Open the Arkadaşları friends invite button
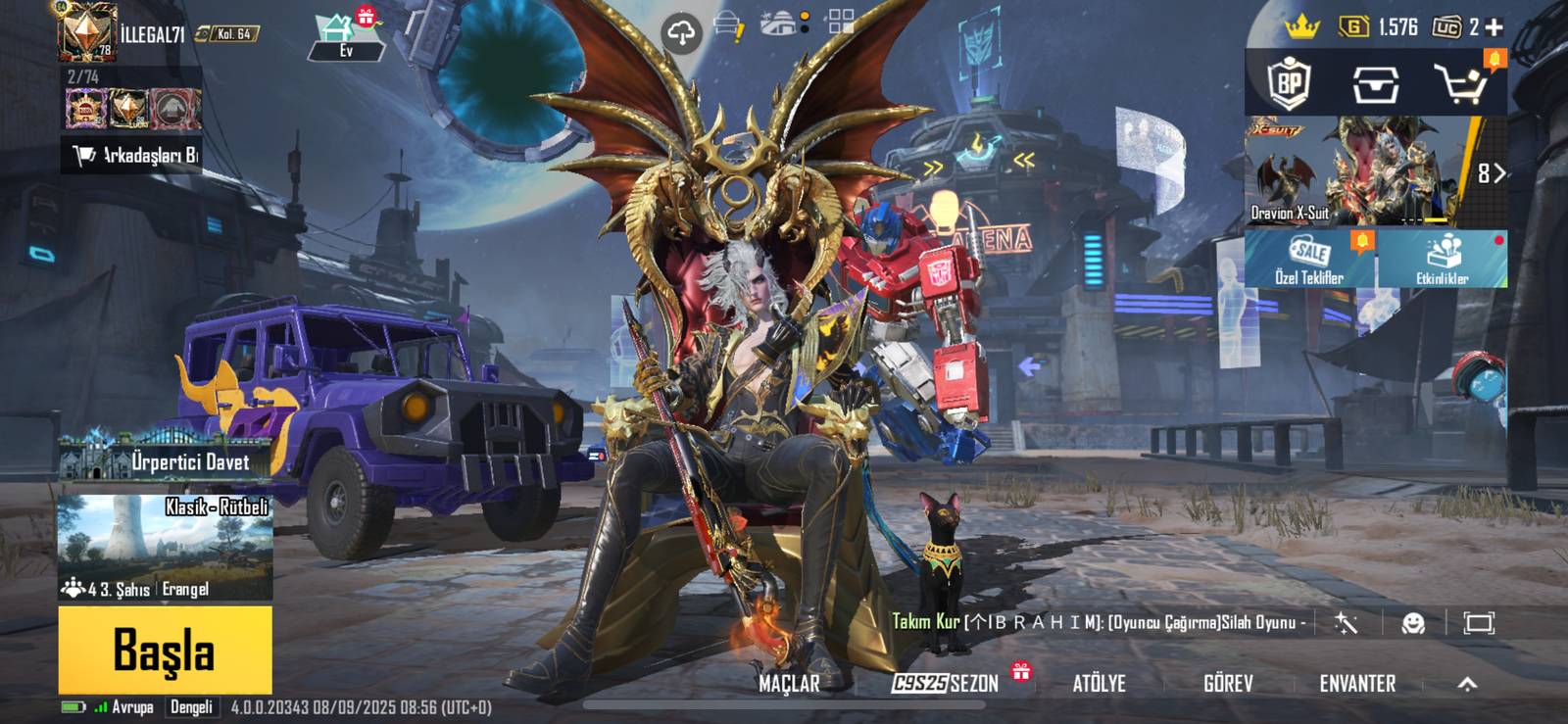1568x724 pixels. coord(132,155)
